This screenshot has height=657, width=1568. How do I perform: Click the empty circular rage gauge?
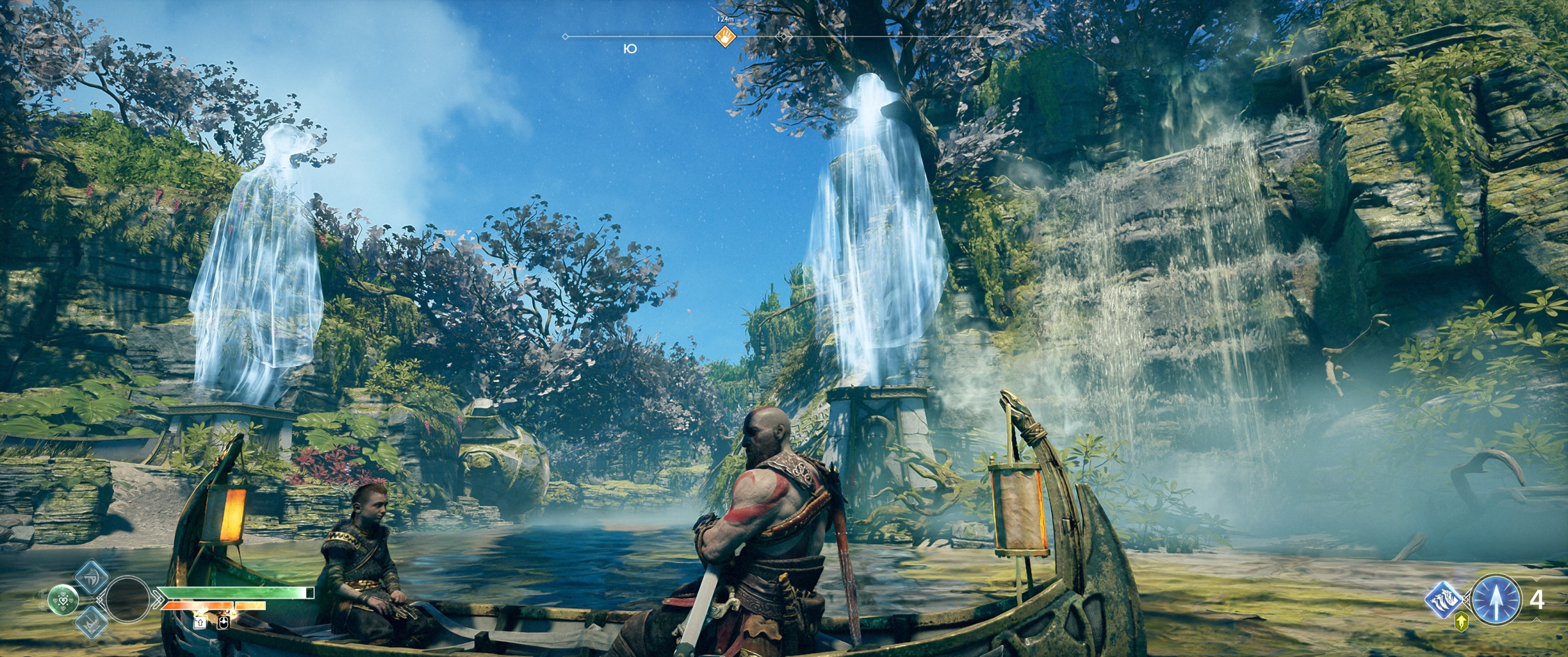(x=127, y=599)
